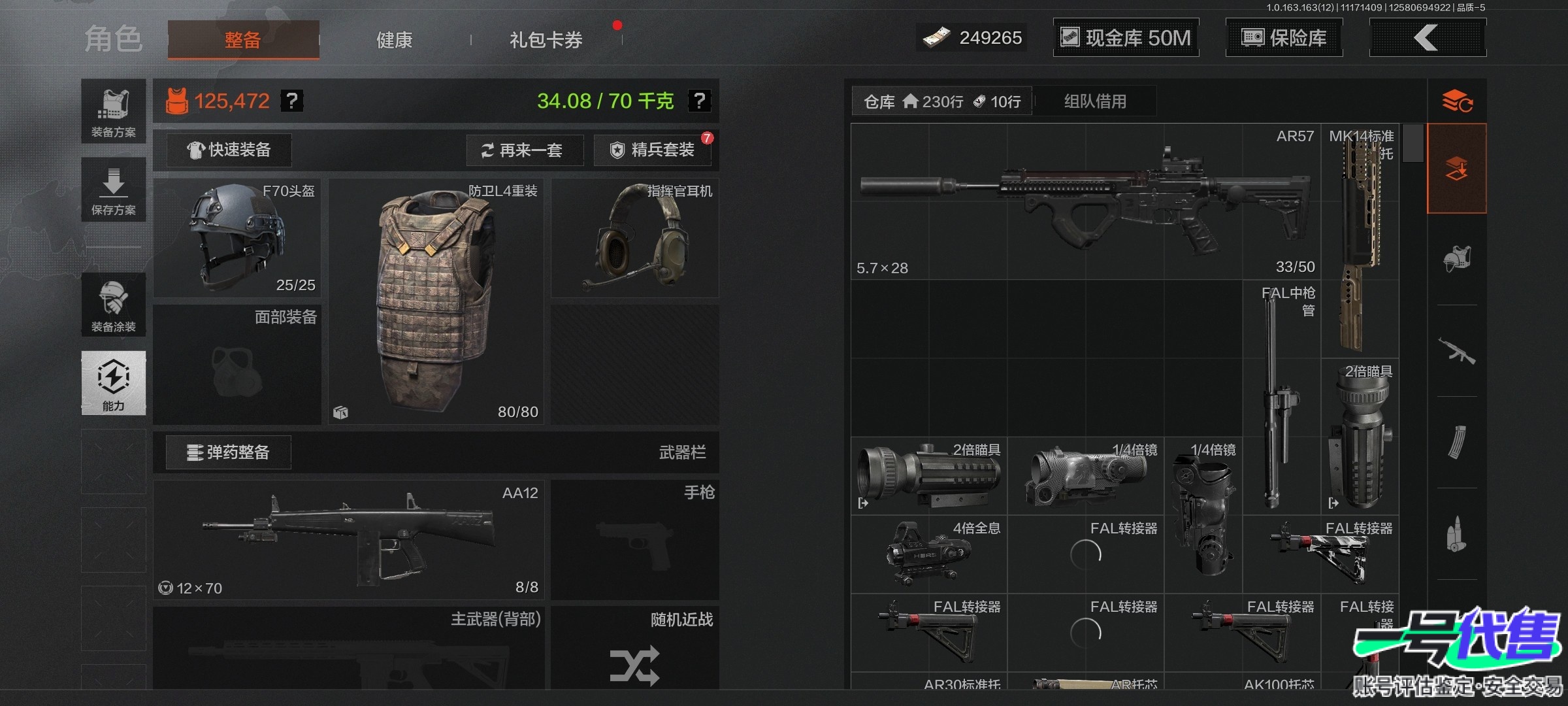The height and width of the screenshot is (706, 1568).
Task: Select the F70头盔 helmet slot
Action: coord(237,238)
